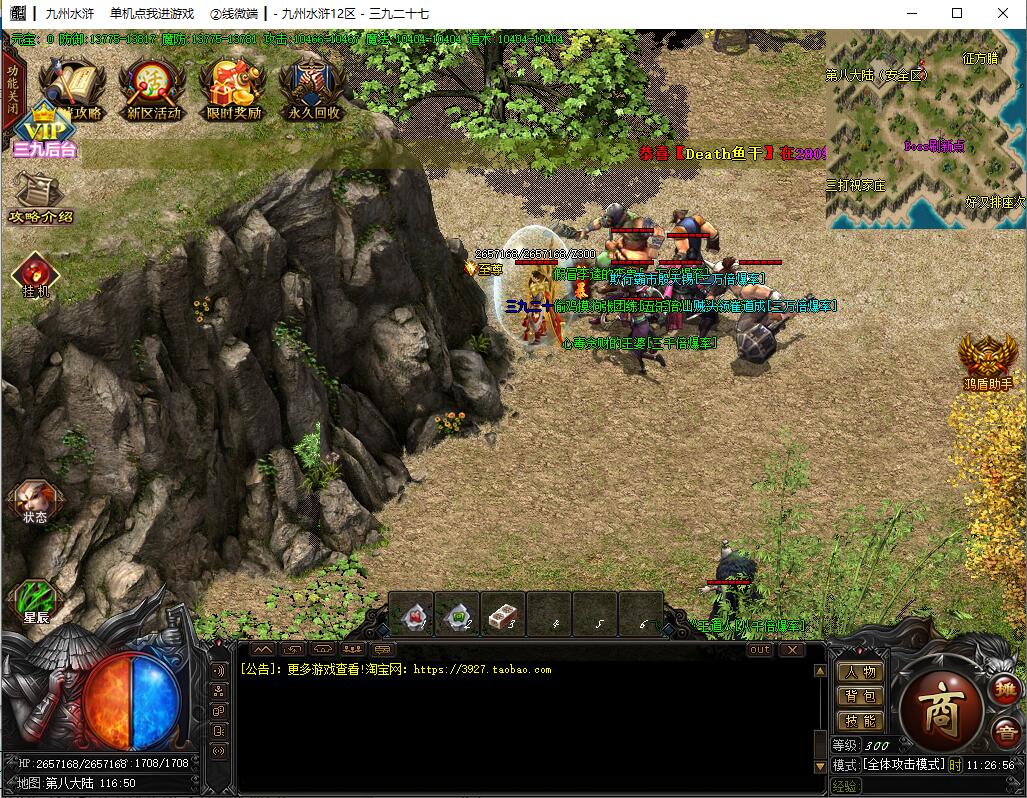This screenshot has width=1027, height=798.
Task: Toggle 挂机 auto-battle
Action: 36,275
